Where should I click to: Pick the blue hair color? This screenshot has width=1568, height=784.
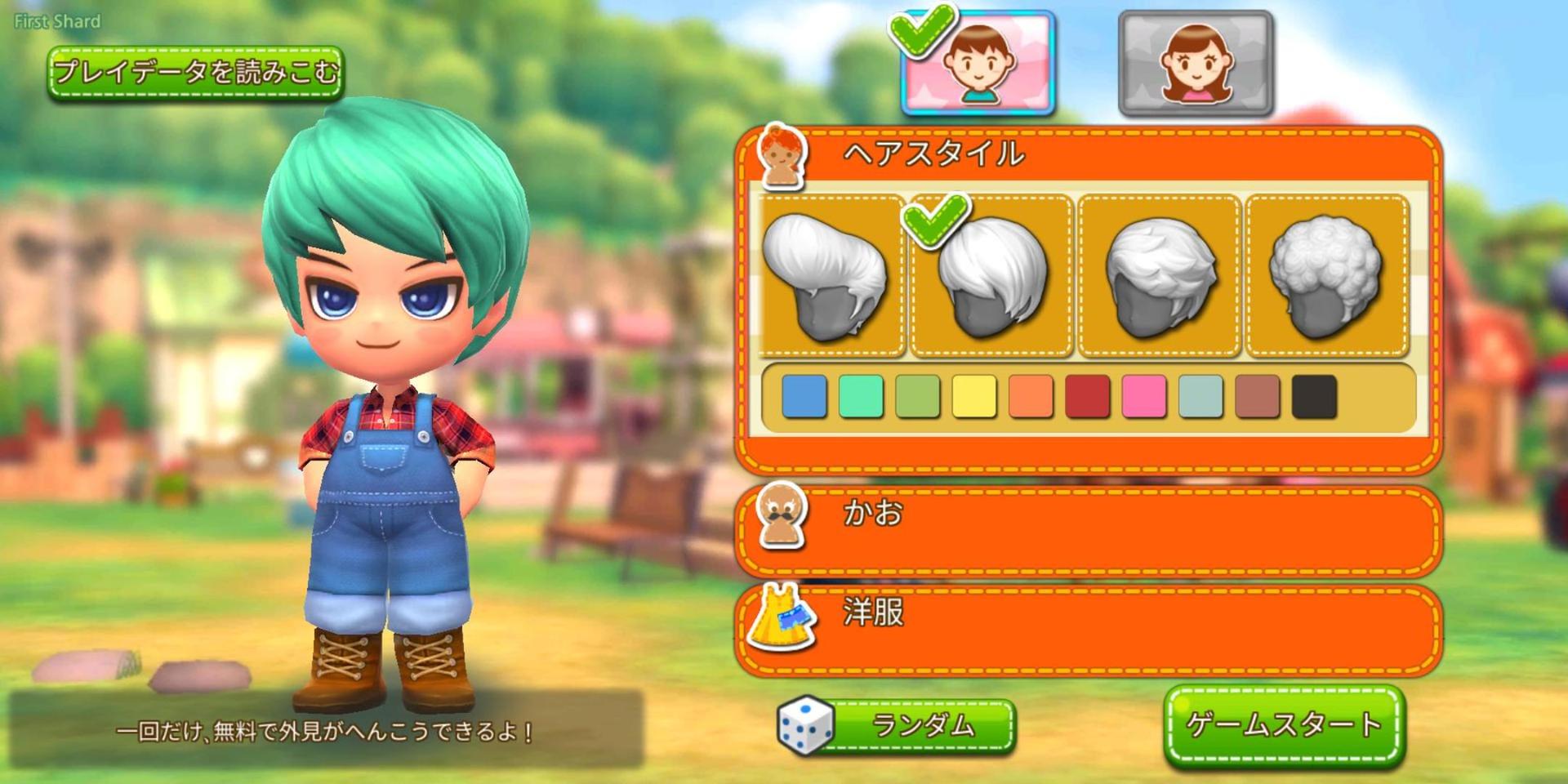[x=804, y=396]
